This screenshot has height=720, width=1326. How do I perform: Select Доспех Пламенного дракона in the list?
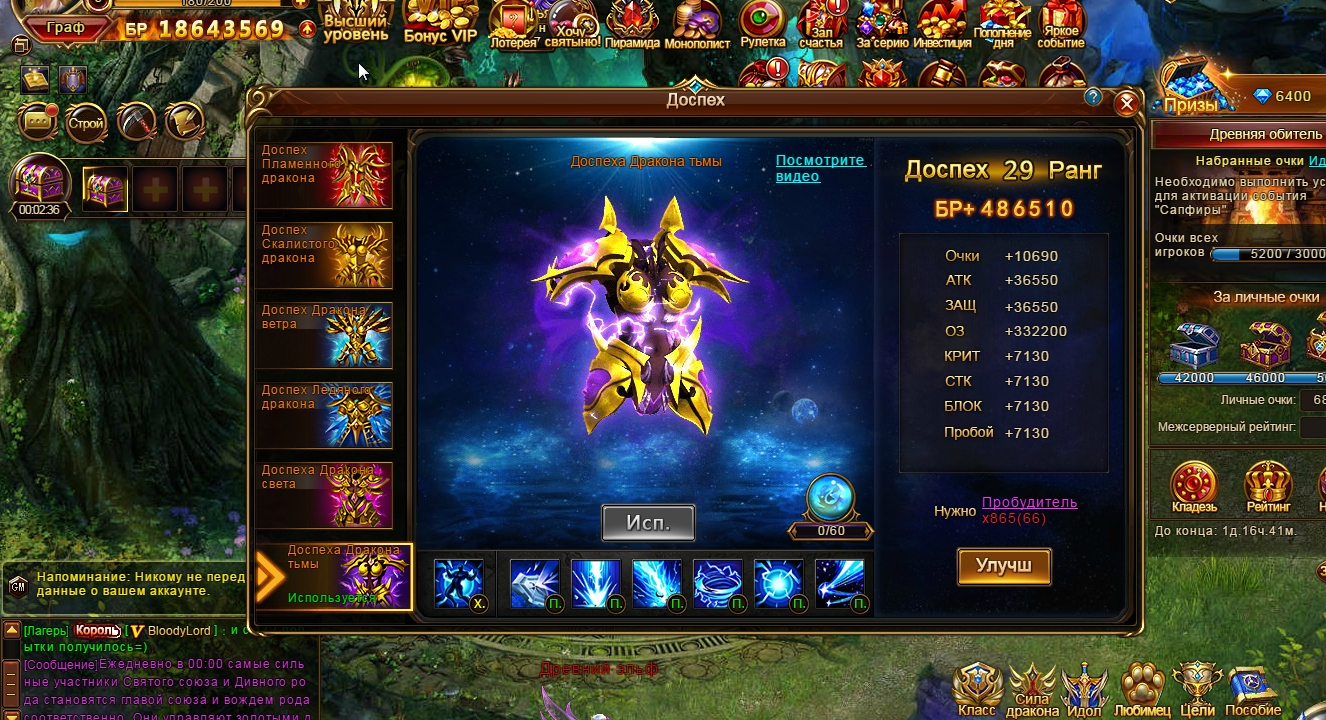[x=324, y=175]
